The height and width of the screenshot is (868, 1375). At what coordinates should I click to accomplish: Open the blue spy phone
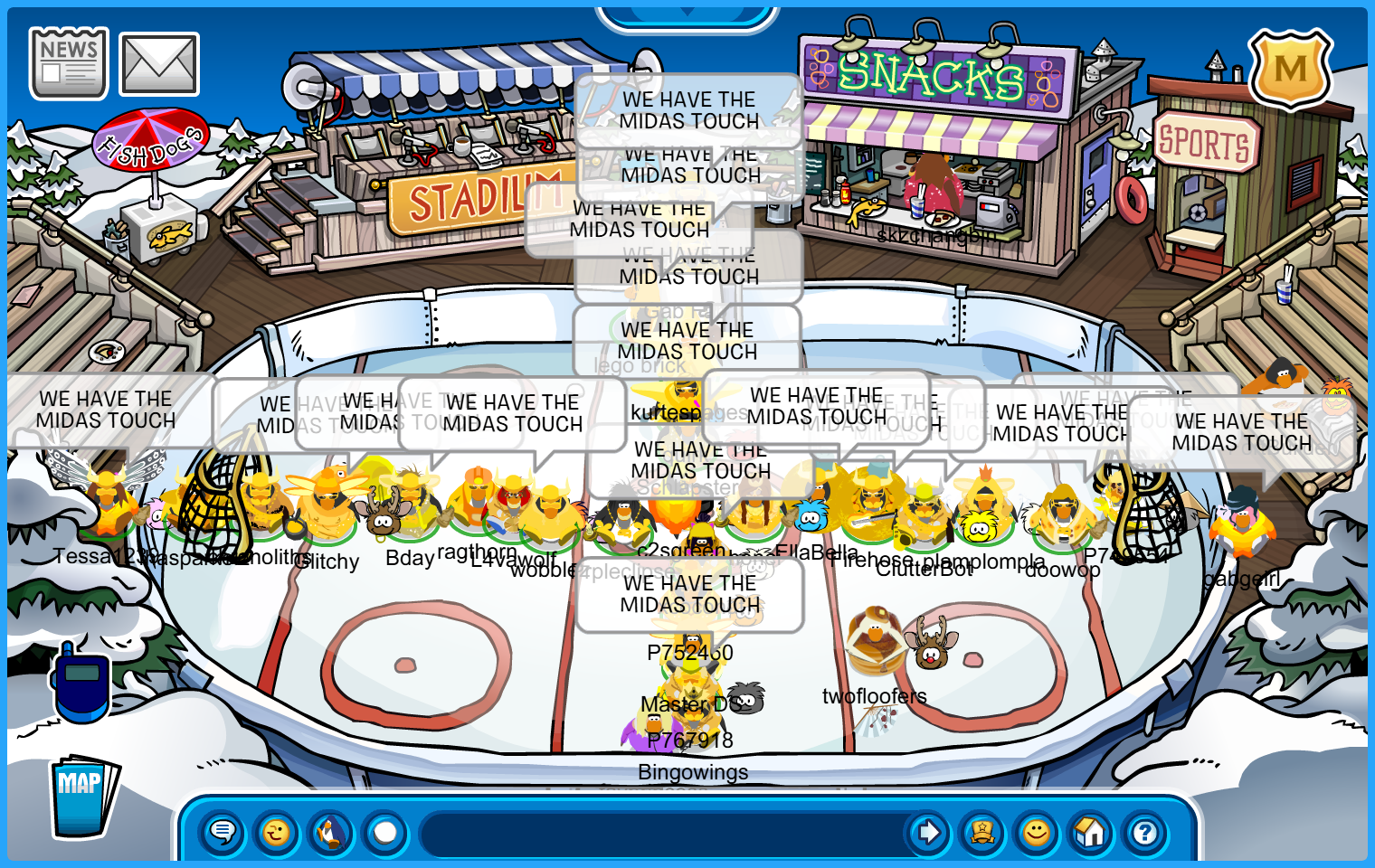(x=81, y=683)
